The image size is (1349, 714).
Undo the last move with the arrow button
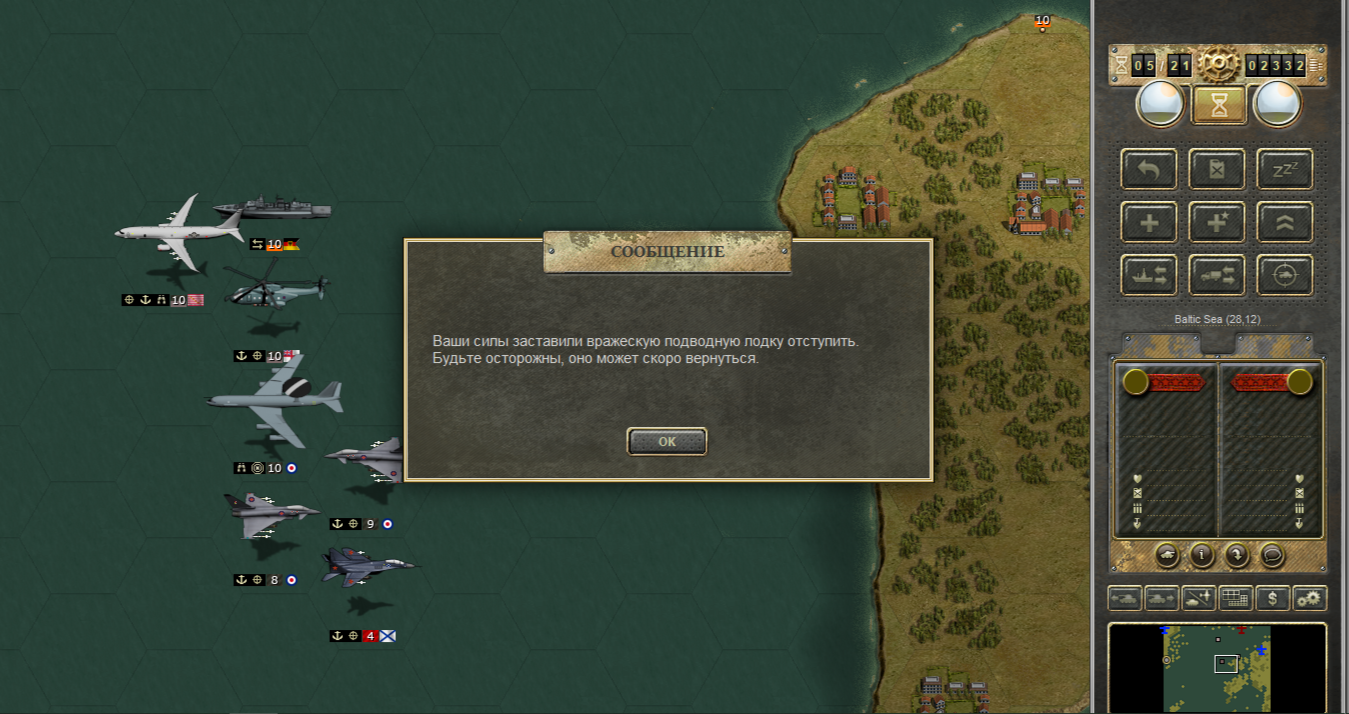click(1149, 169)
